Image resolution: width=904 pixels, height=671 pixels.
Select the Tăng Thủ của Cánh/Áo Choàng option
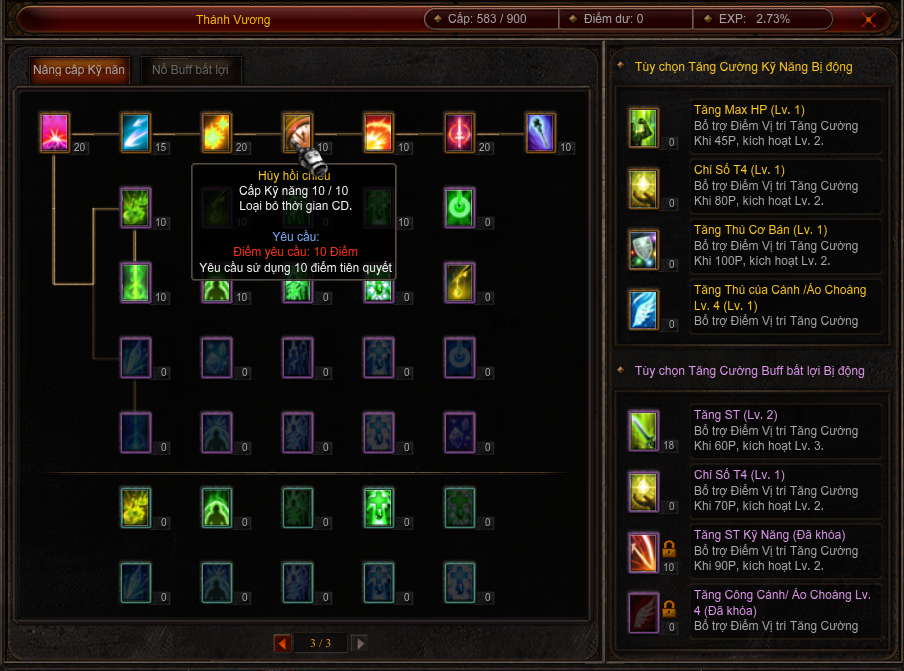[755, 305]
